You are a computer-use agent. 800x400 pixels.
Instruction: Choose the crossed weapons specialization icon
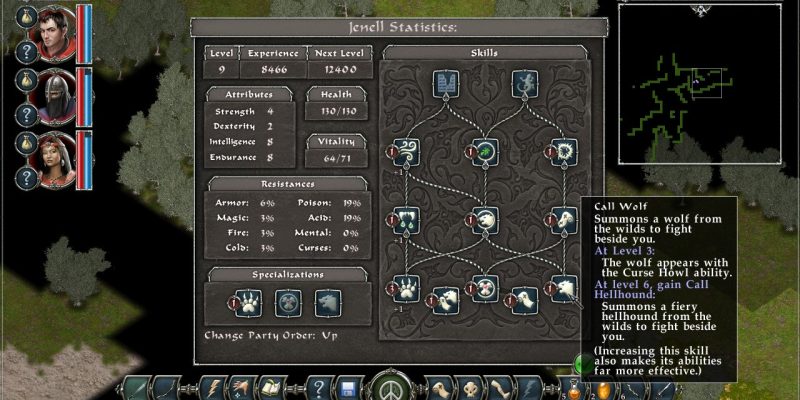click(288, 302)
